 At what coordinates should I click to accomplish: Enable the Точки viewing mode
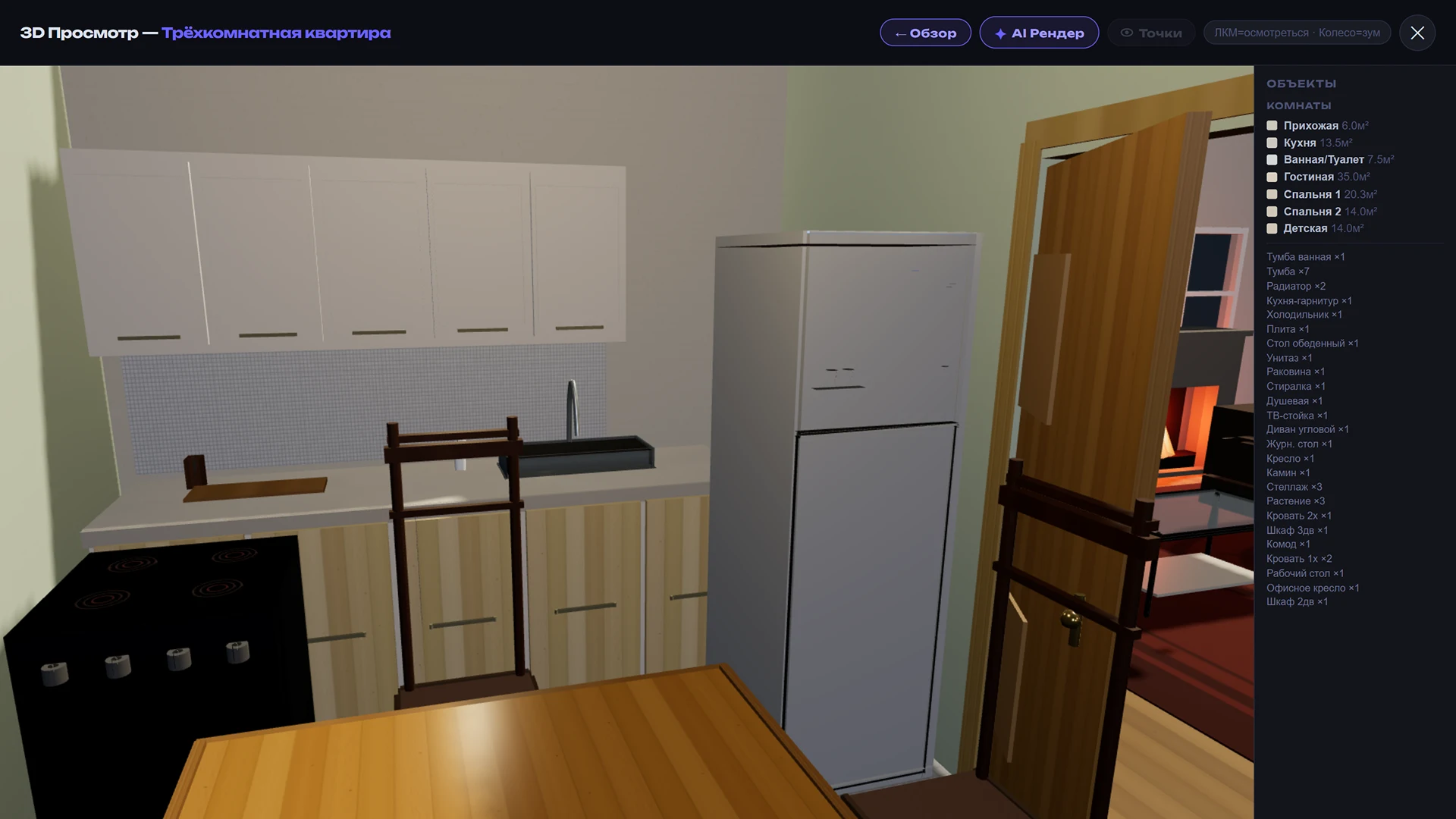(x=1150, y=33)
